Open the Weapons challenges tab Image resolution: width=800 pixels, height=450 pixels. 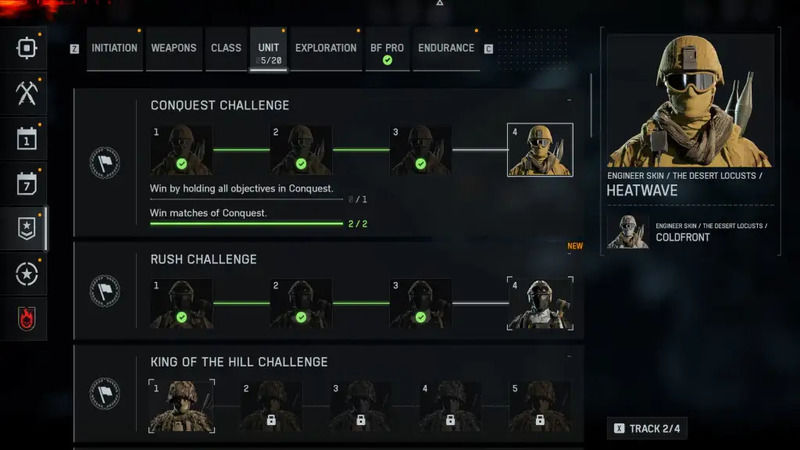click(173, 48)
